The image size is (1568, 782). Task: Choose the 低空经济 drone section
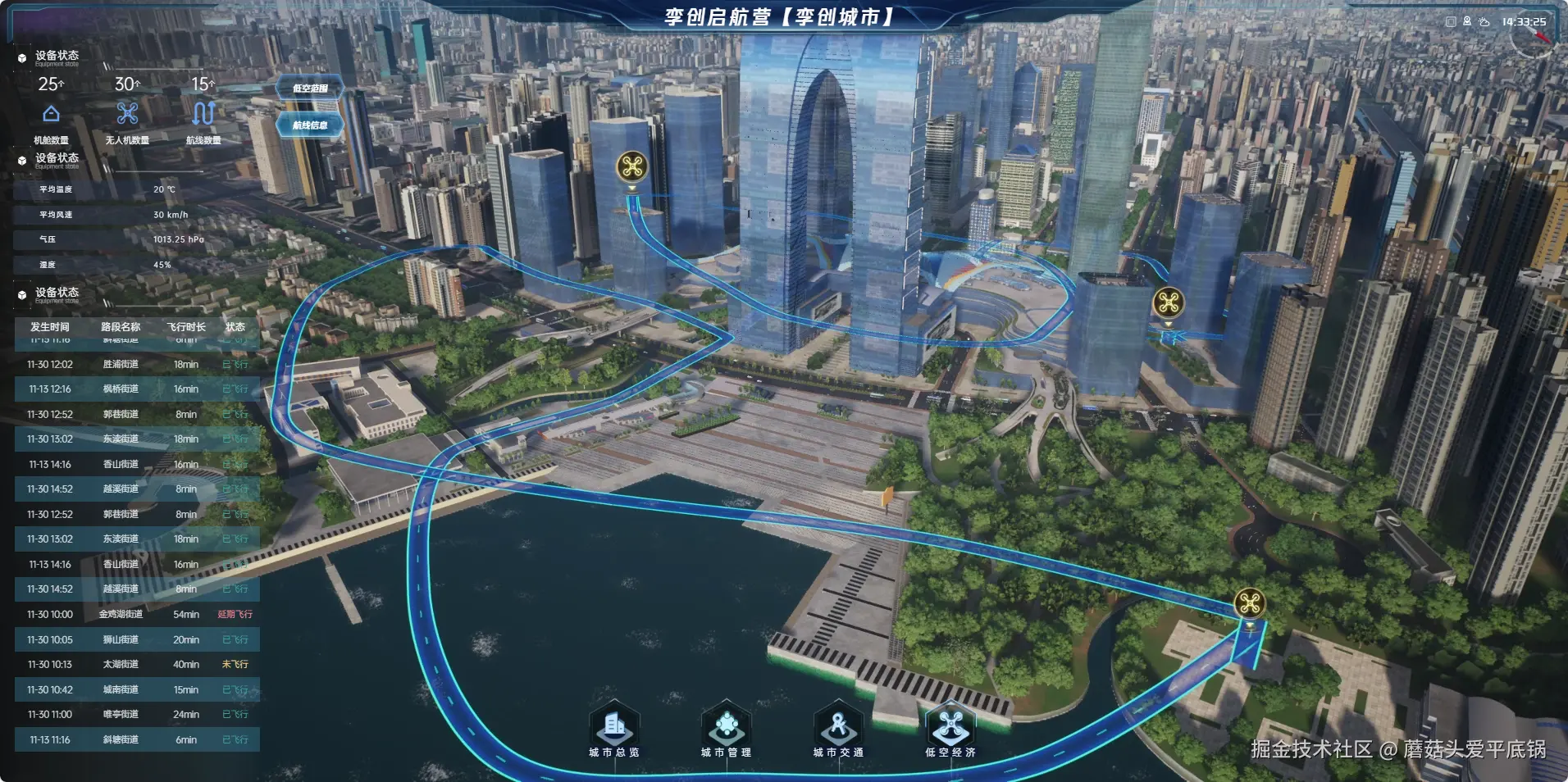tap(950, 726)
